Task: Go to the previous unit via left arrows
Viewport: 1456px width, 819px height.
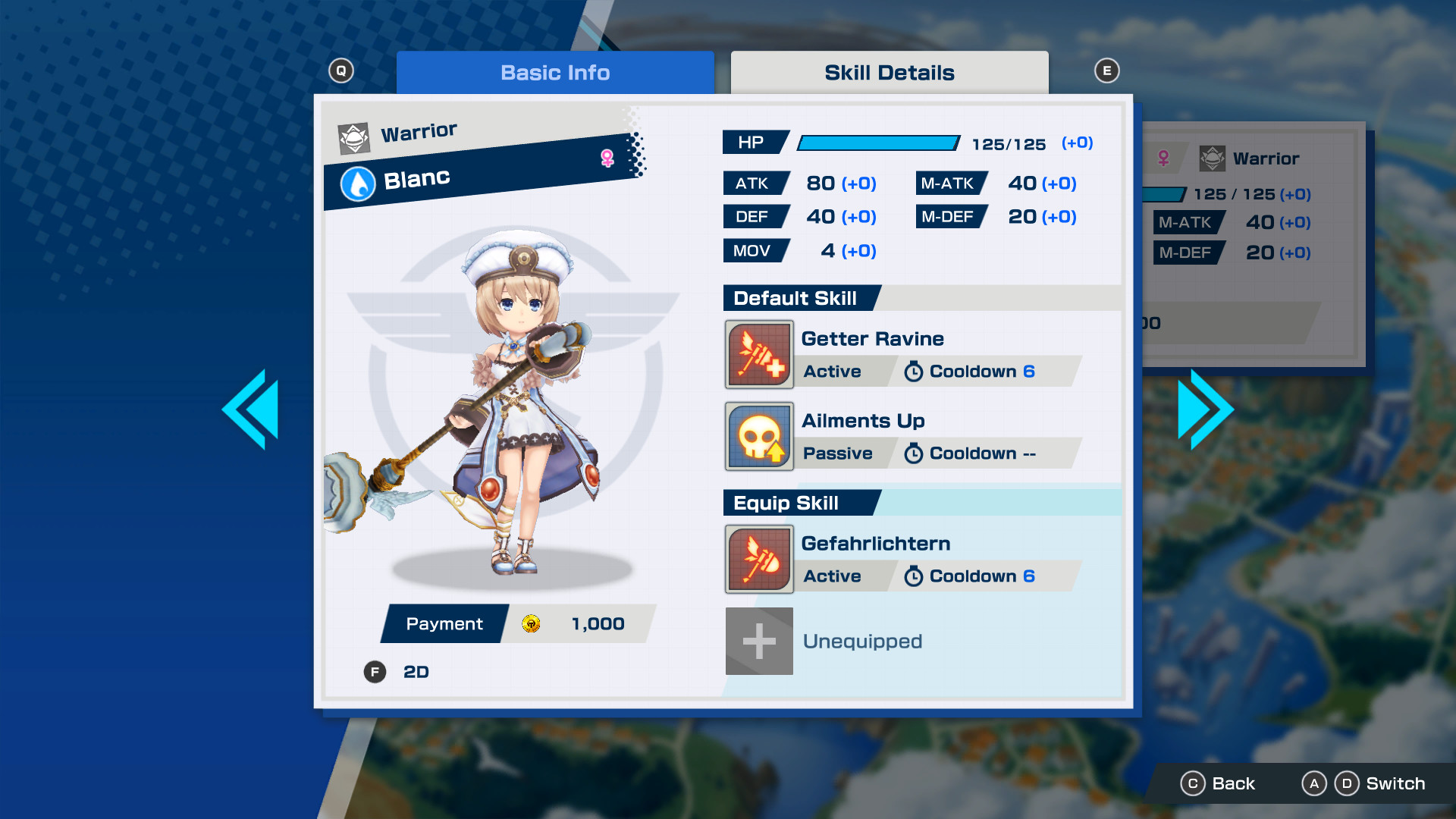Action: [251, 408]
